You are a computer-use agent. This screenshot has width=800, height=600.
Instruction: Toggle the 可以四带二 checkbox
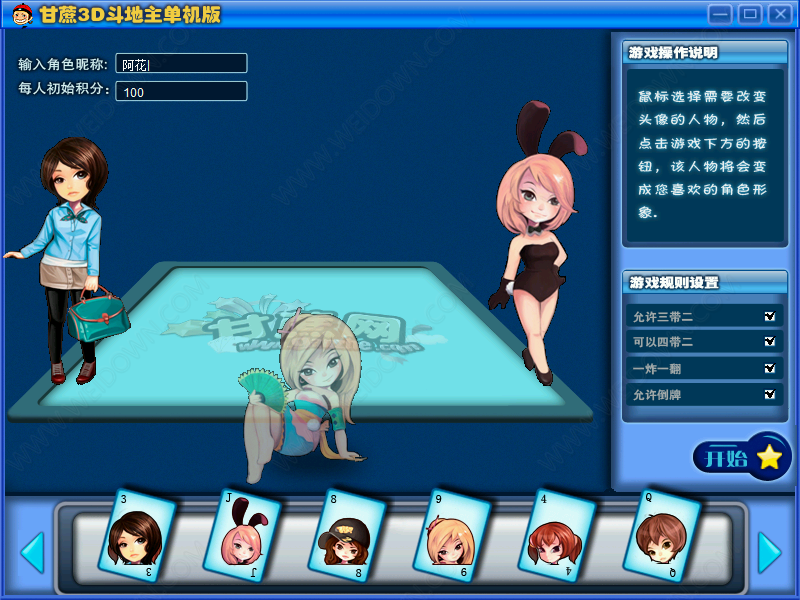tap(769, 342)
